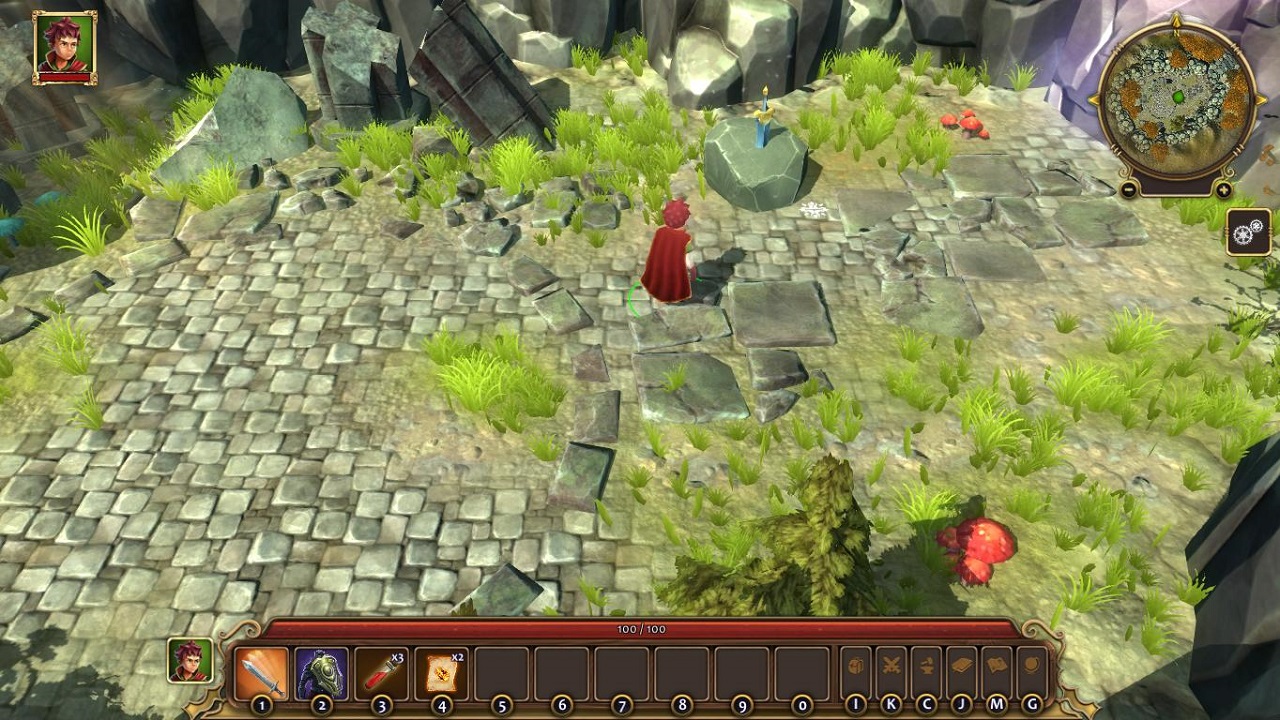The height and width of the screenshot is (720, 1280).
Task: Click the circular minimap
Action: (x=1176, y=99)
